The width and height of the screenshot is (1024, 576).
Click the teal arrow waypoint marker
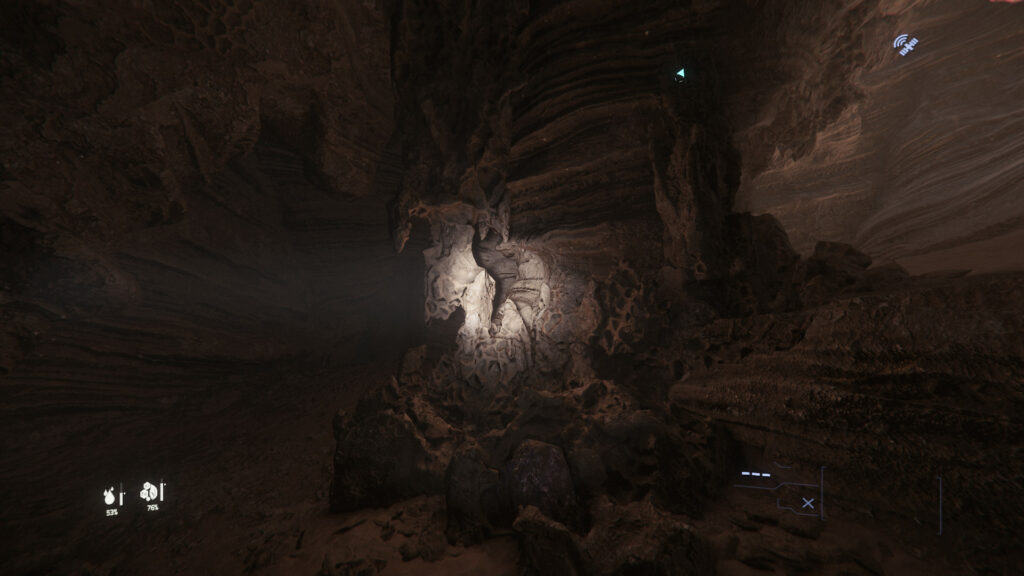pyautogui.click(x=680, y=73)
